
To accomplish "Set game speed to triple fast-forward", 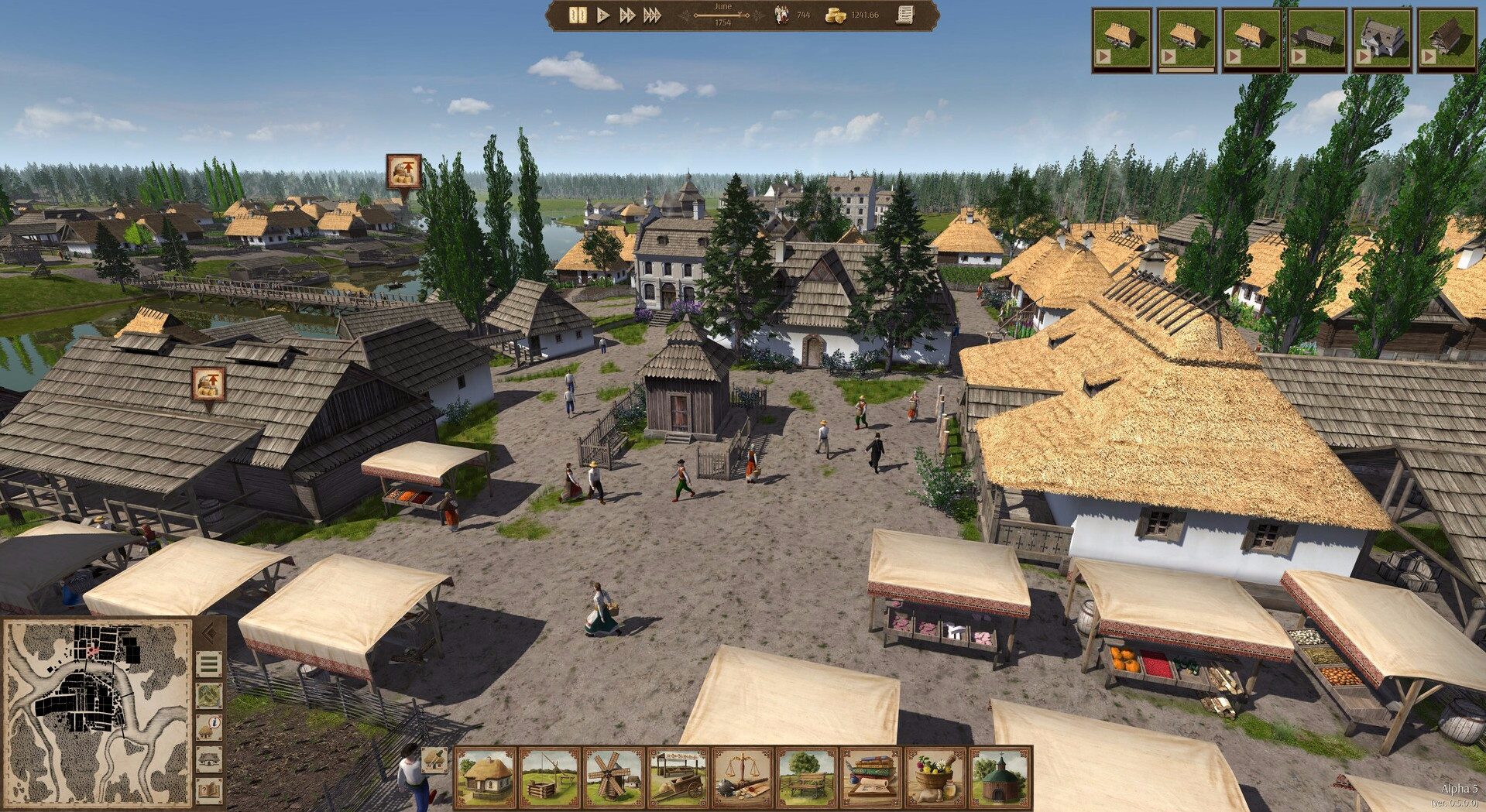I will tap(652, 15).
